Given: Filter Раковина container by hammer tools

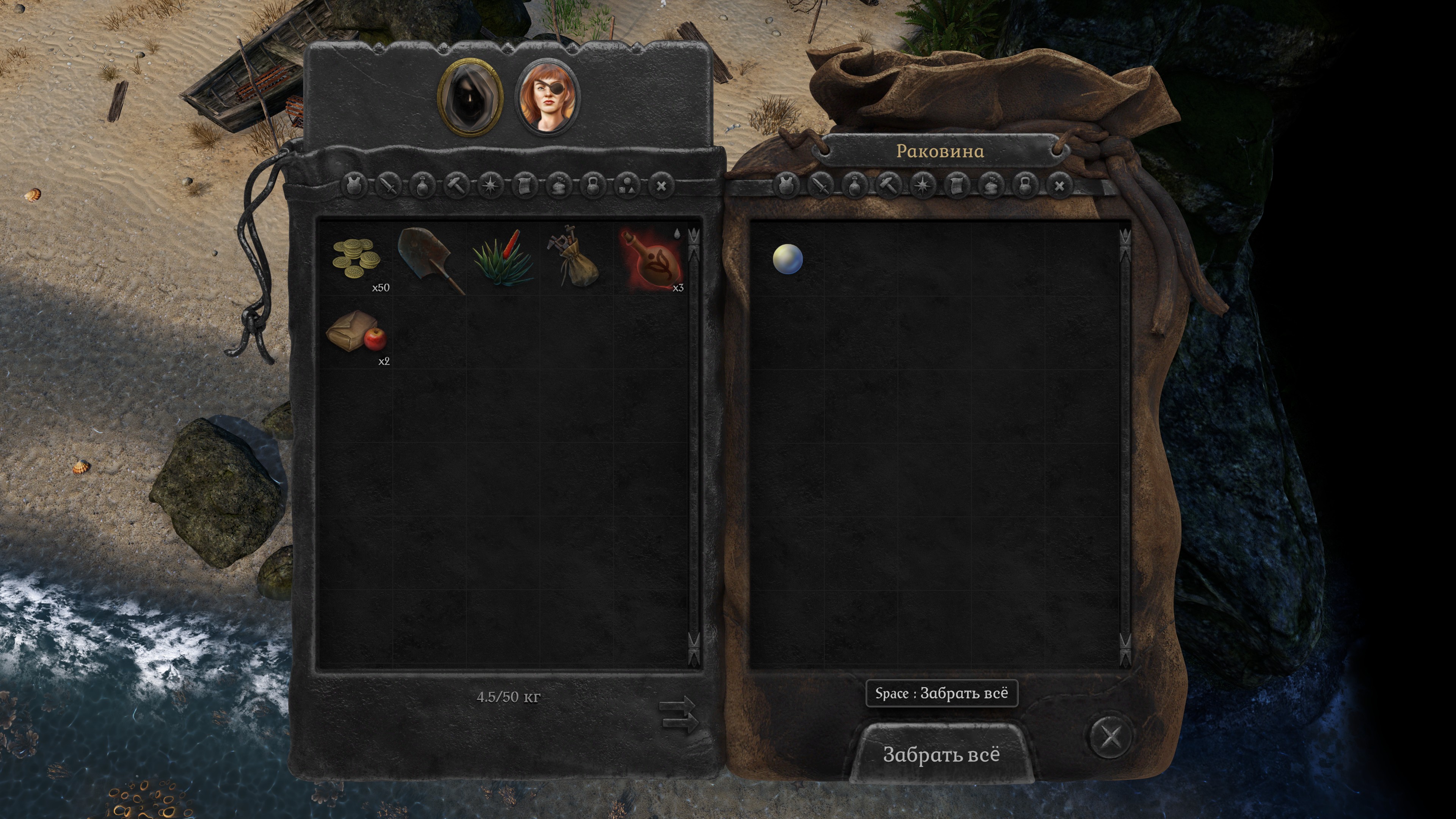Looking at the screenshot, I should (888, 185).
